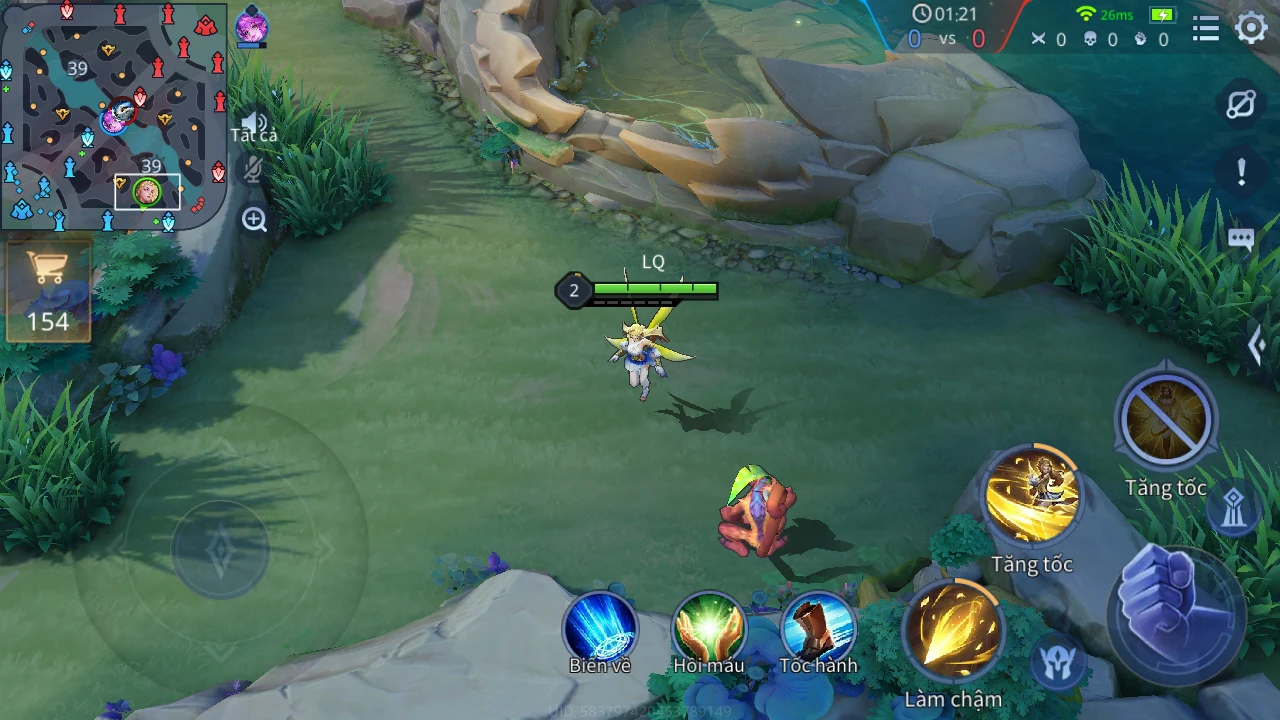This screenshot has width=1280, height=720.
Task: Use the Biến về recall spell
Action: 600,627
